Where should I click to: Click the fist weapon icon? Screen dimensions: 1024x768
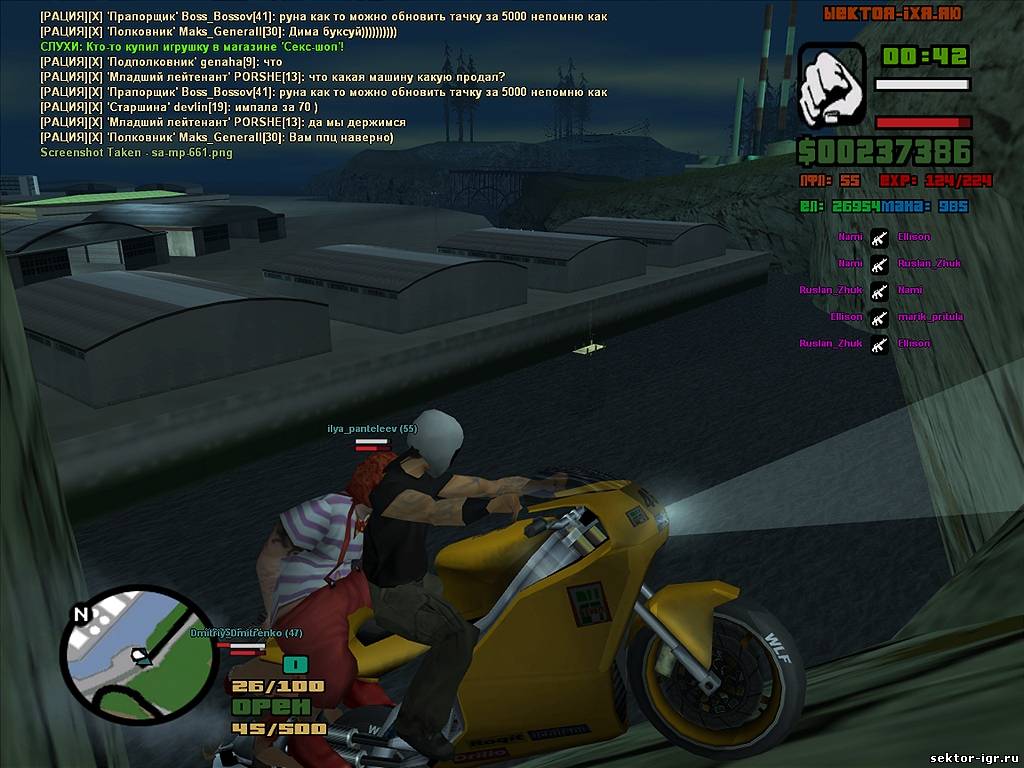[832, 87]
